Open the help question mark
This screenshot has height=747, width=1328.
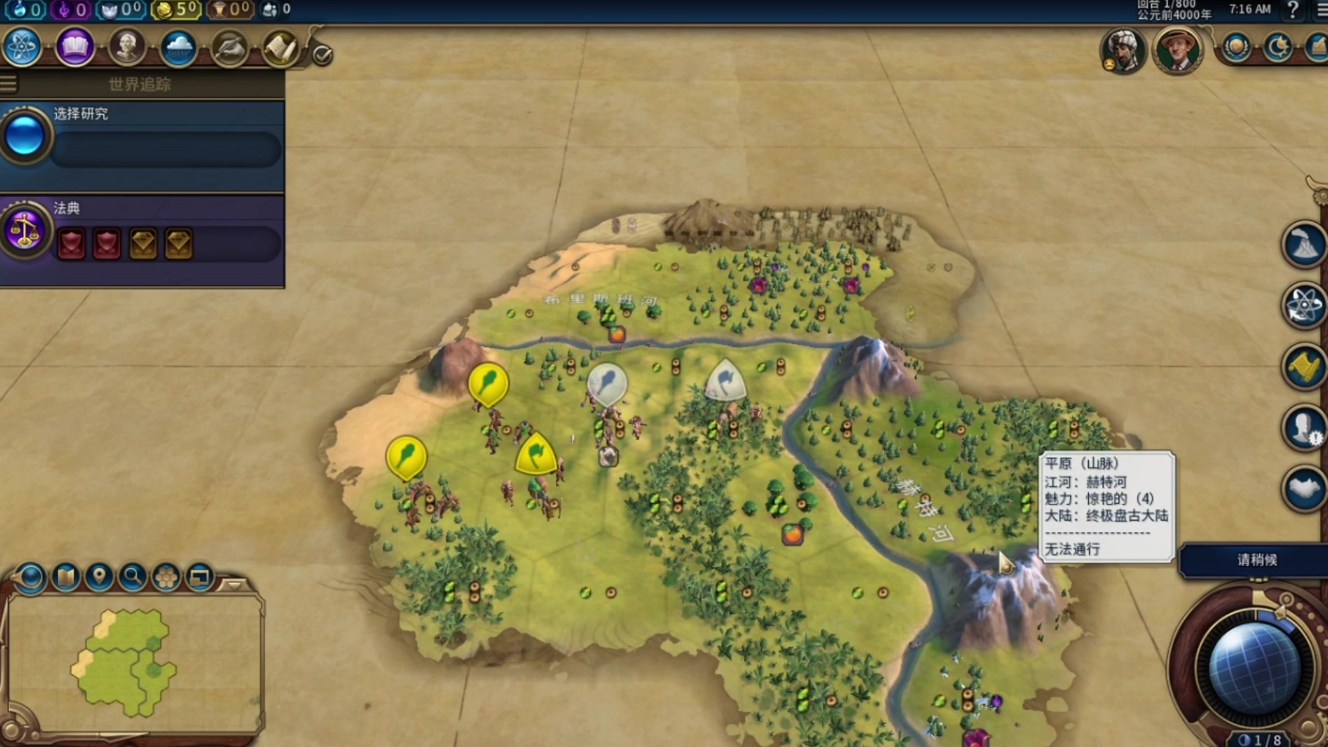tap(1293, 10)
